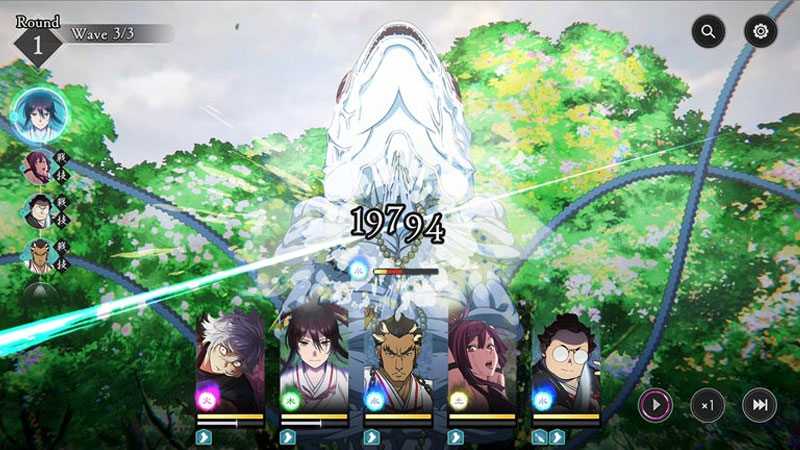Toggle the auto-battle play button
This screenshot has width=800, height=450.
655,405
